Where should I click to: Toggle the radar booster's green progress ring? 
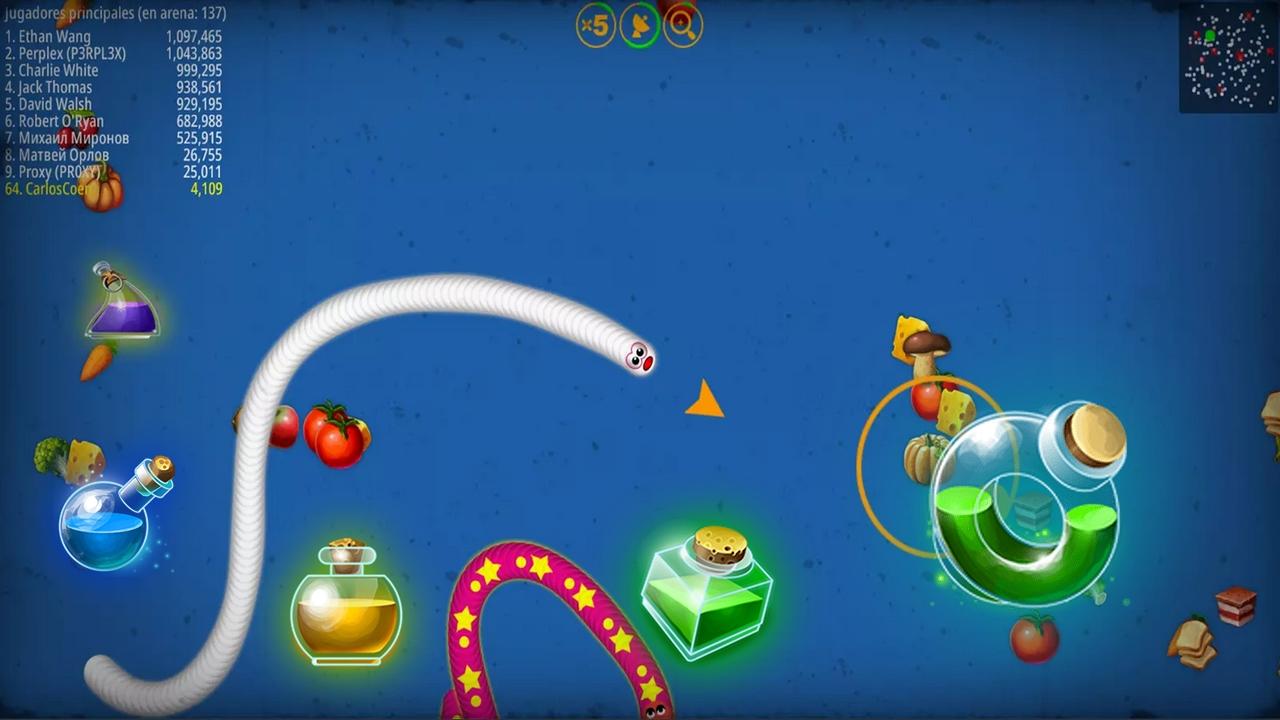click(639, 26)
